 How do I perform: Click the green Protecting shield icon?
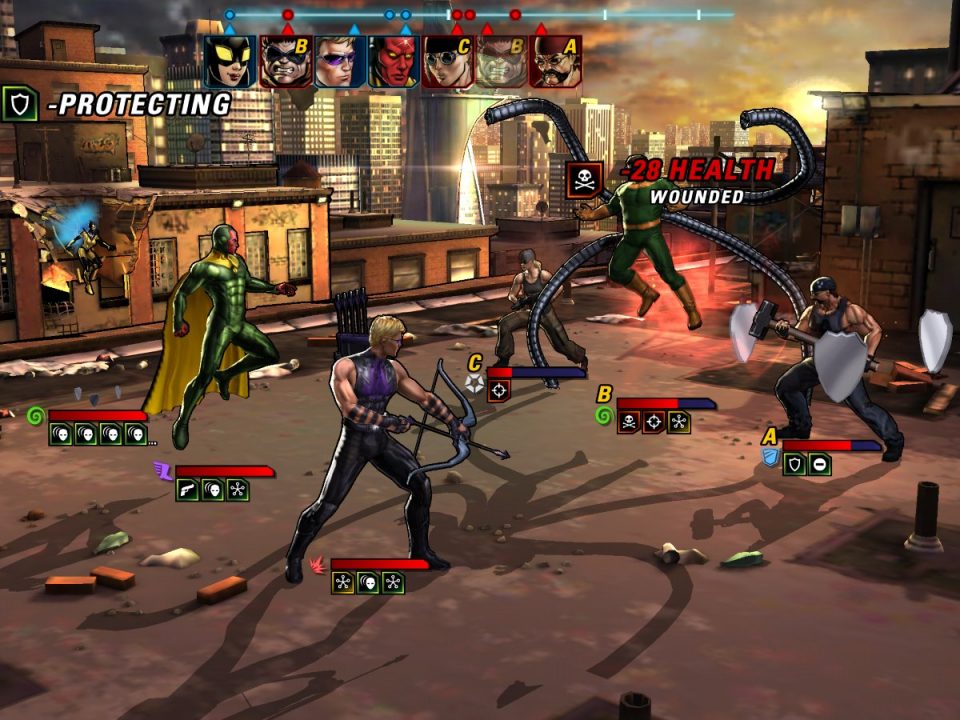[x=20, y=104]
